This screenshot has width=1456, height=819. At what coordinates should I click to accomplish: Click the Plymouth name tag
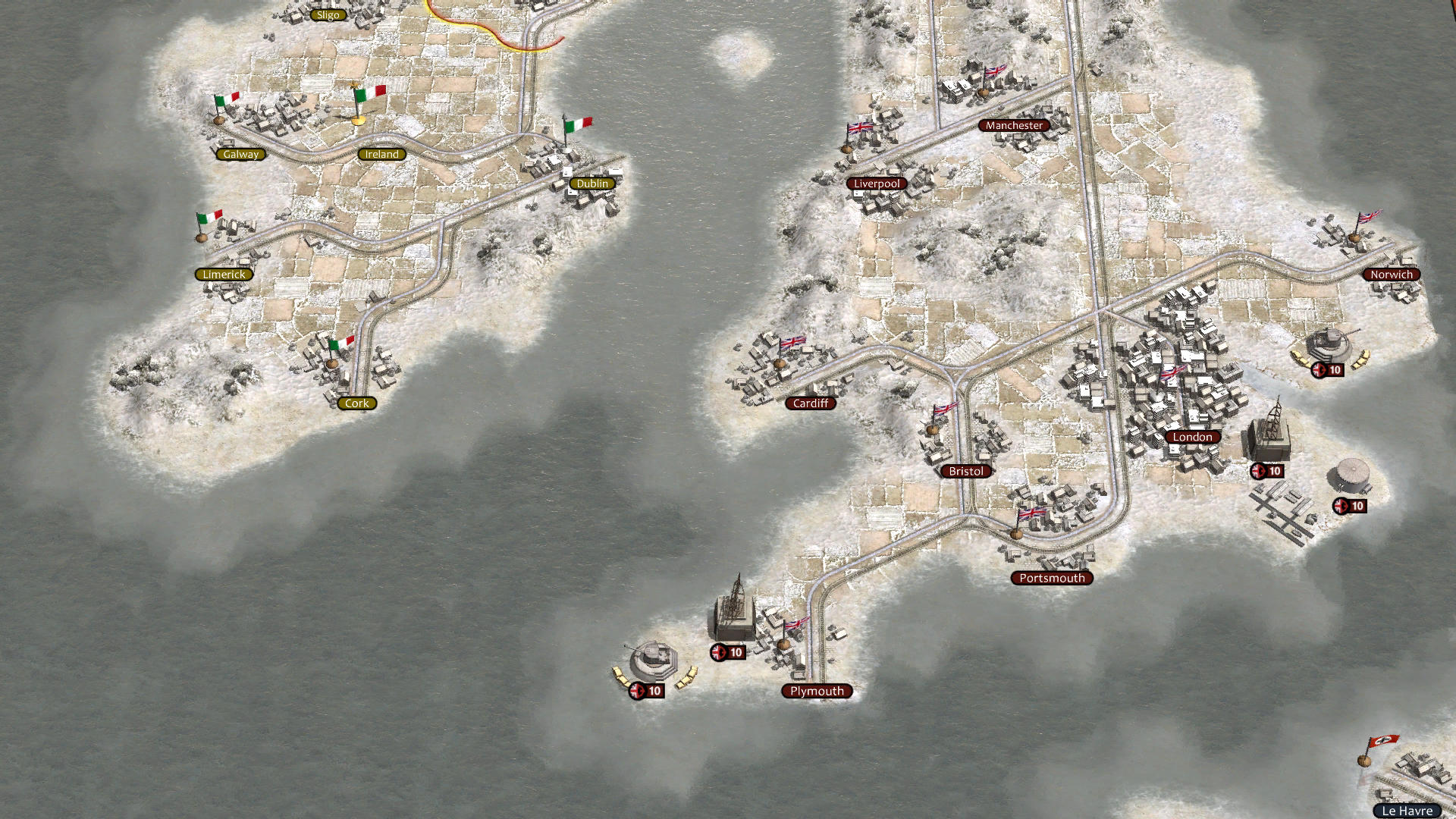coord(817,691)
